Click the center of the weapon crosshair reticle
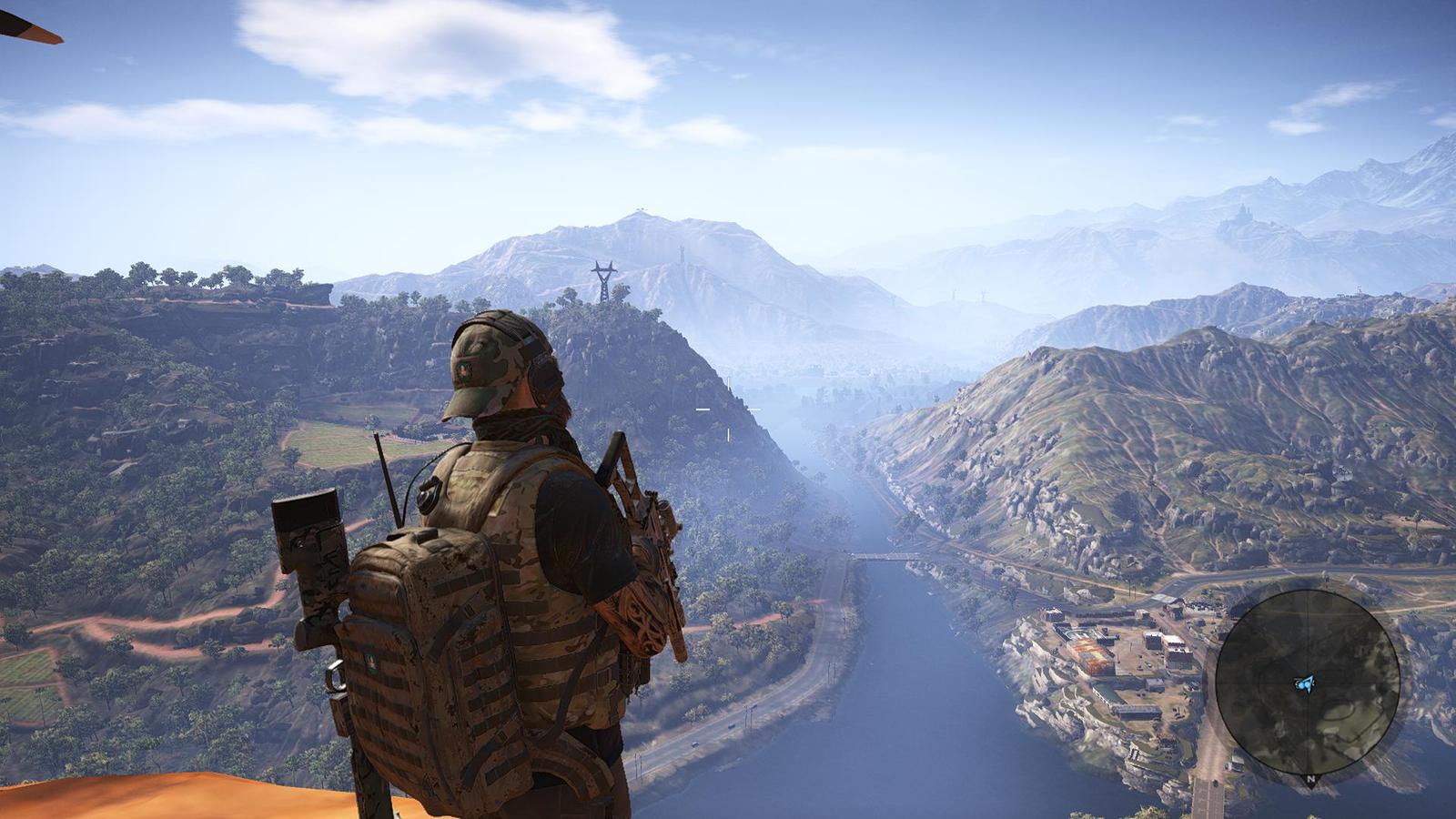The width and height of the screenshot is (1456, 819). click(728, 409)
